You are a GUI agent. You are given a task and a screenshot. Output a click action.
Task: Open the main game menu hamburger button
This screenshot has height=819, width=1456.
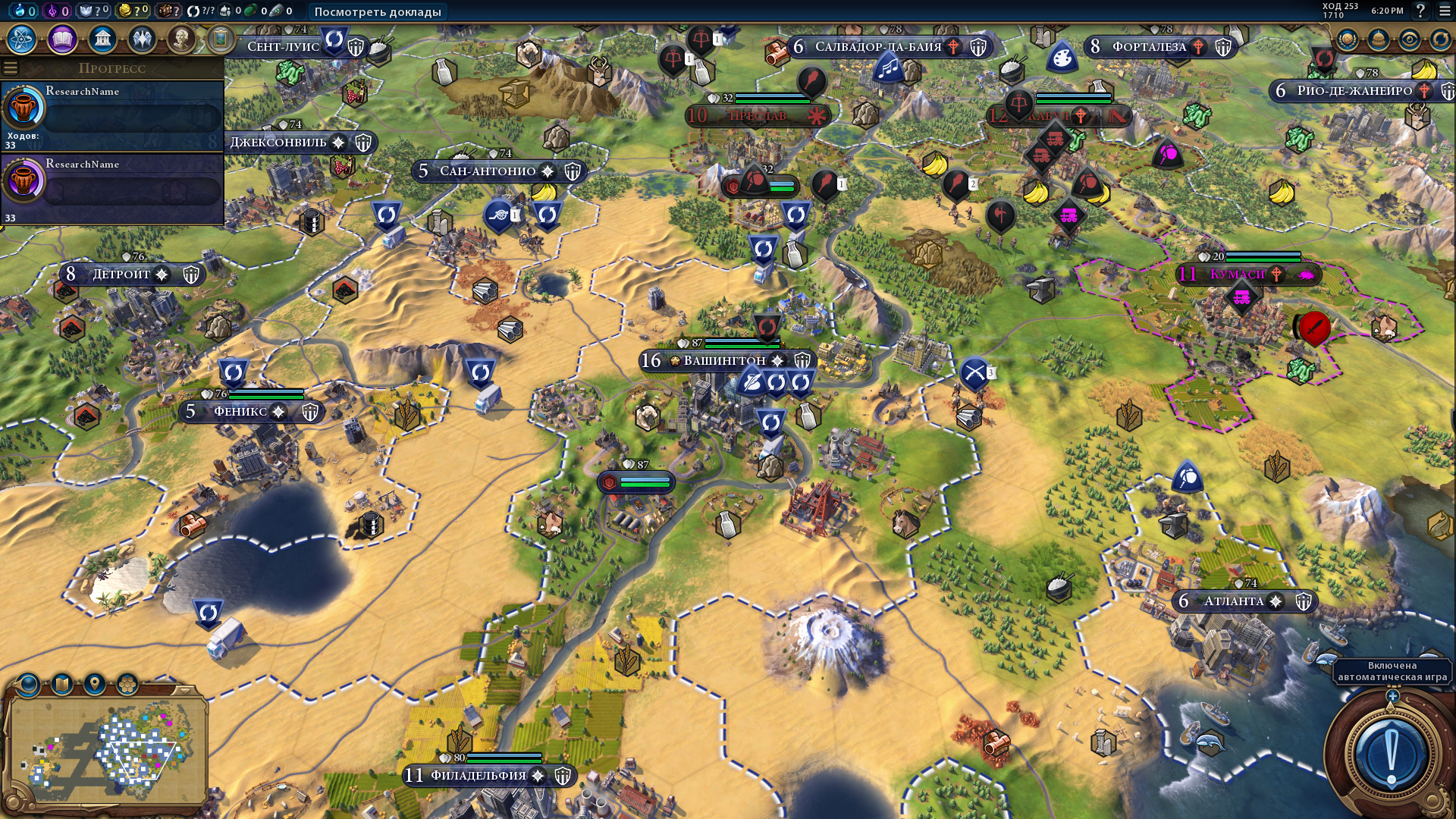tap(1445, 11)
